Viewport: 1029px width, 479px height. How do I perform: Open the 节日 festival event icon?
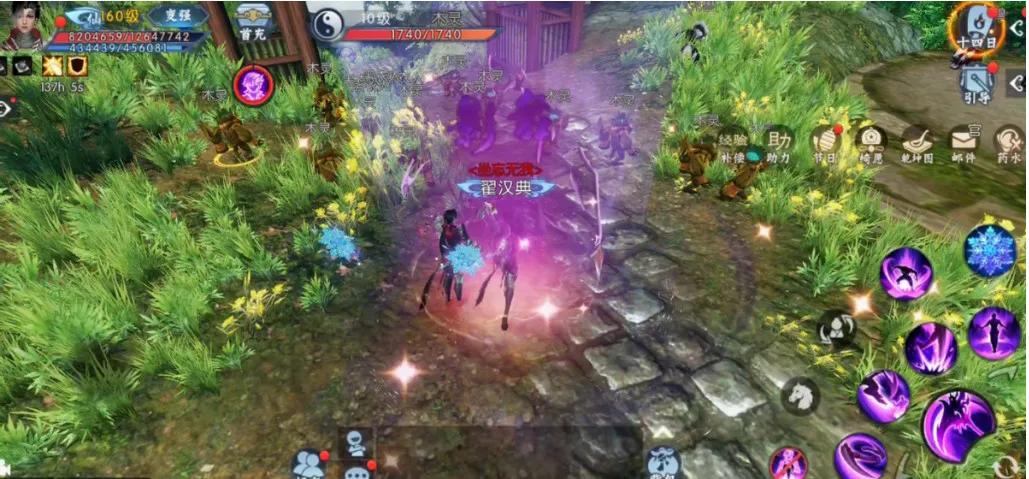point(826,144)
